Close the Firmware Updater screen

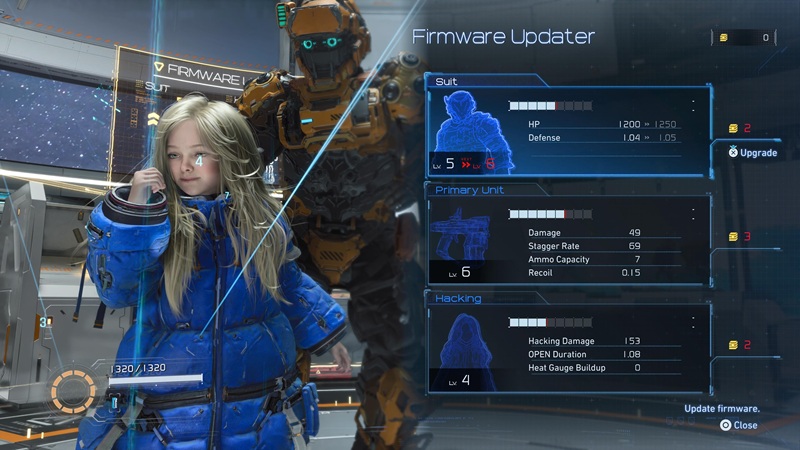tap(738, 425)
